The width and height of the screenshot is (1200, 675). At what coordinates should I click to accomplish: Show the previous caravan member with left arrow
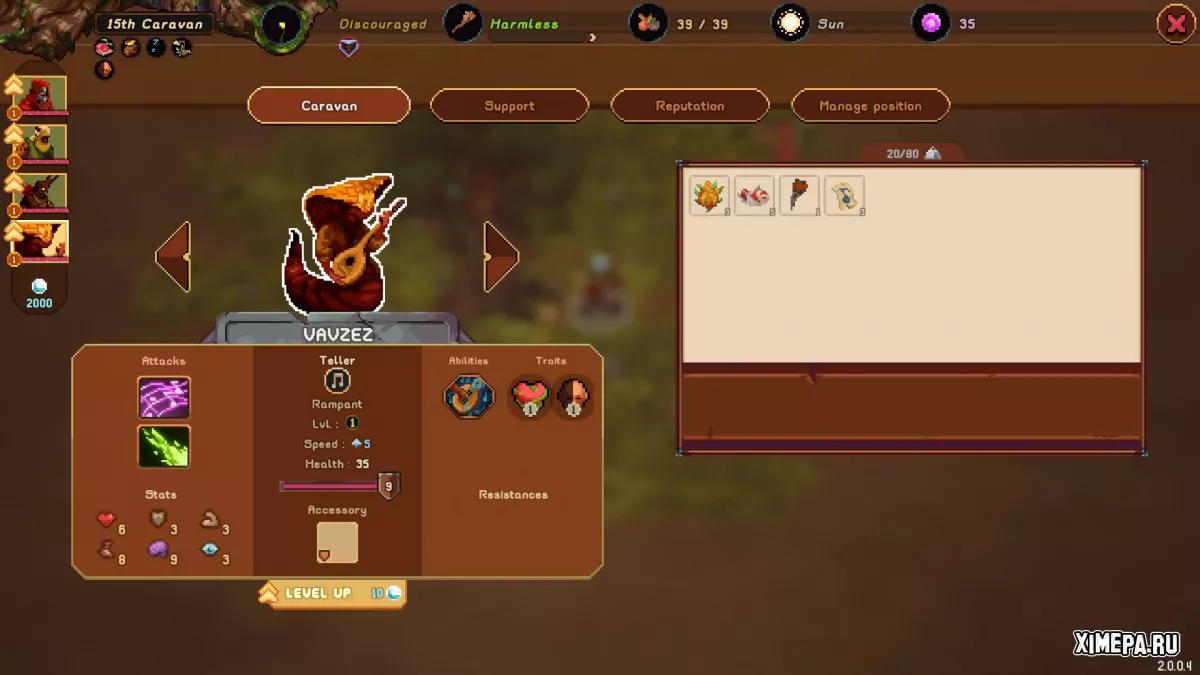[x=173, y=257]
